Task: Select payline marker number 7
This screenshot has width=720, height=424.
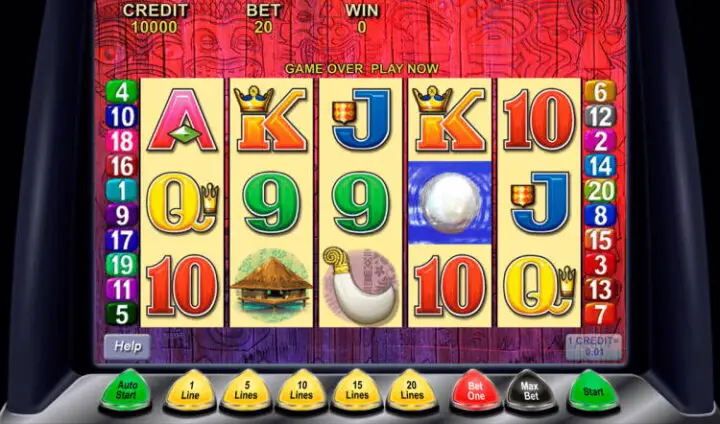Action: 599,313
